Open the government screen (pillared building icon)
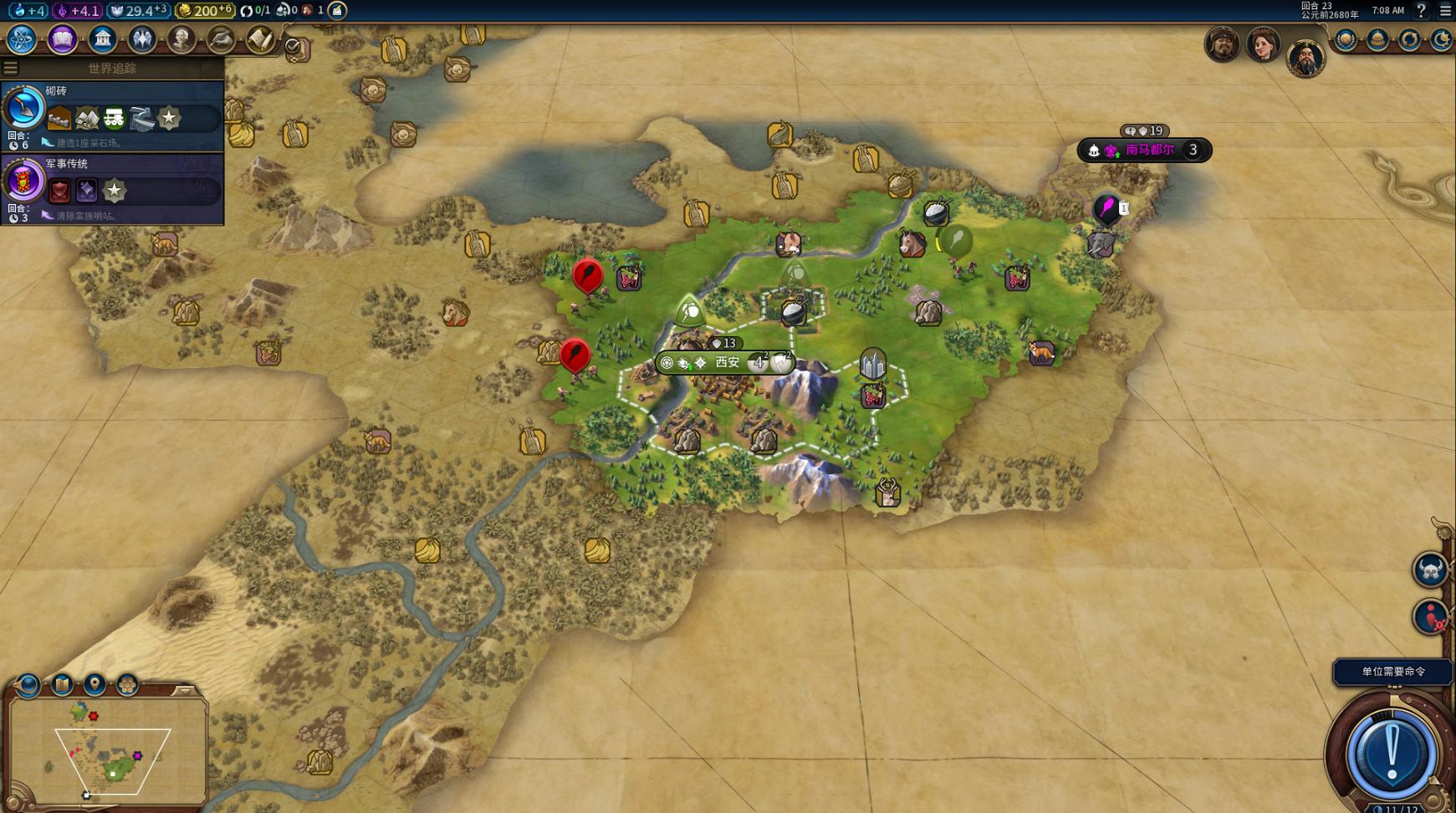 click(x=102, y=39)
